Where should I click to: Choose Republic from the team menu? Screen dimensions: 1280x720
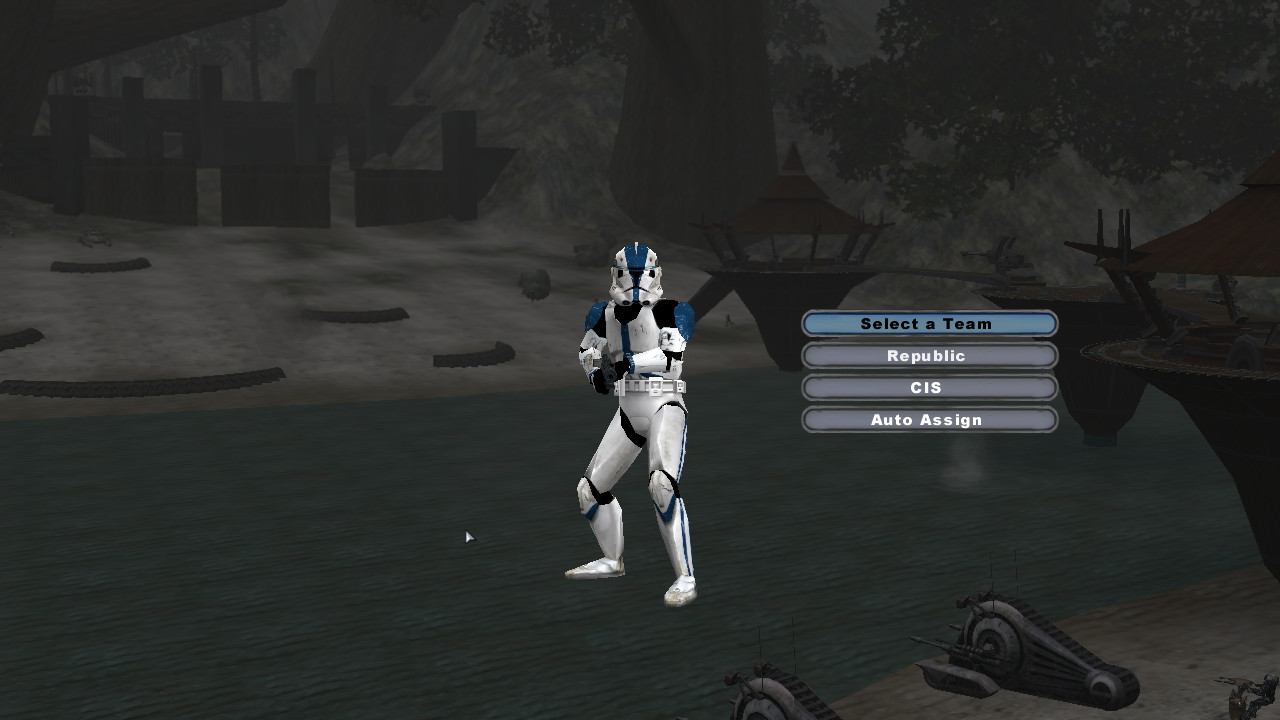pyautogui.click(x=928, y=355)
